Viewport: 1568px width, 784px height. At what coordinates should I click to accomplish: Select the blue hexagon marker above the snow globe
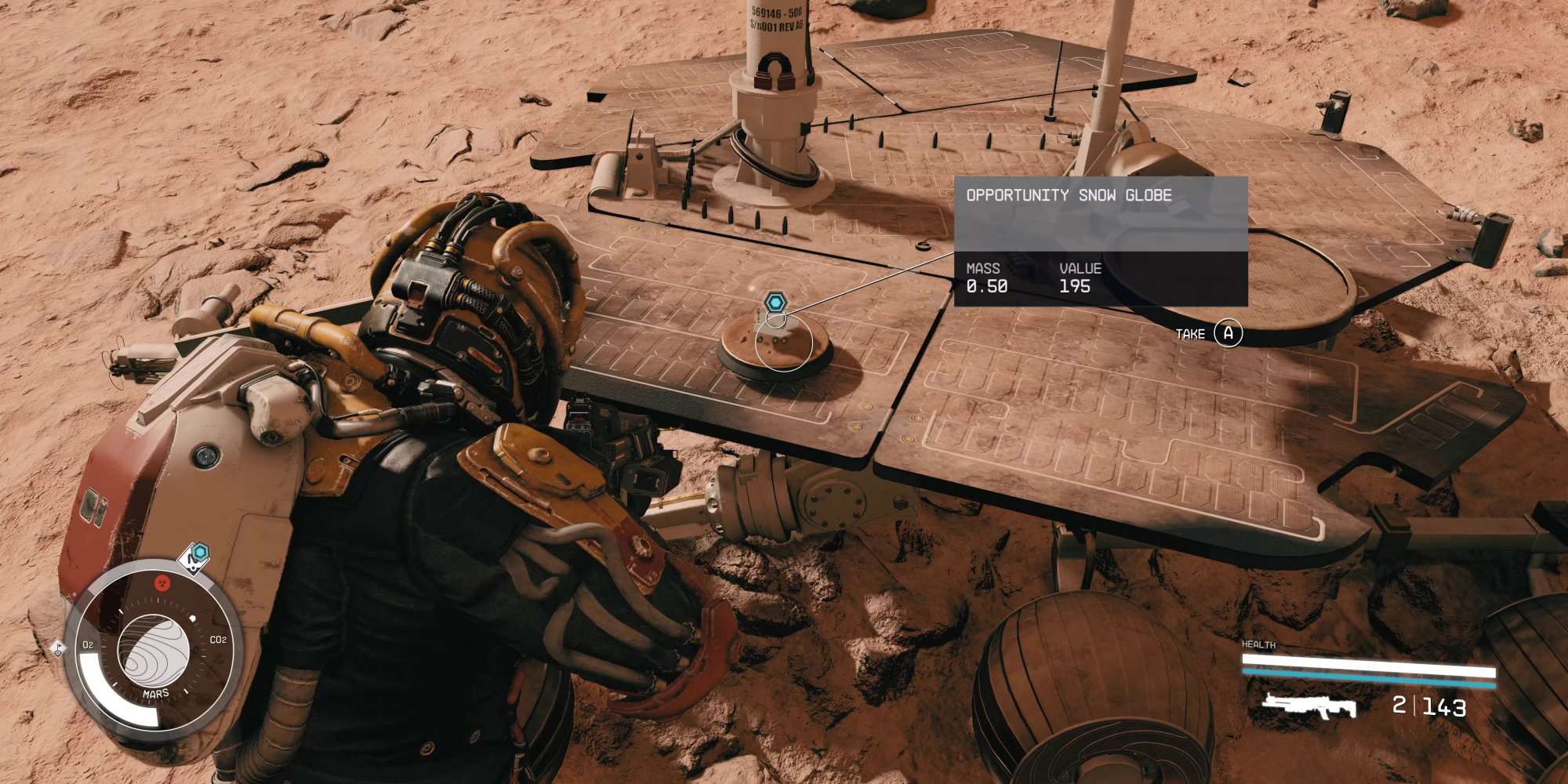coord(775,302)
